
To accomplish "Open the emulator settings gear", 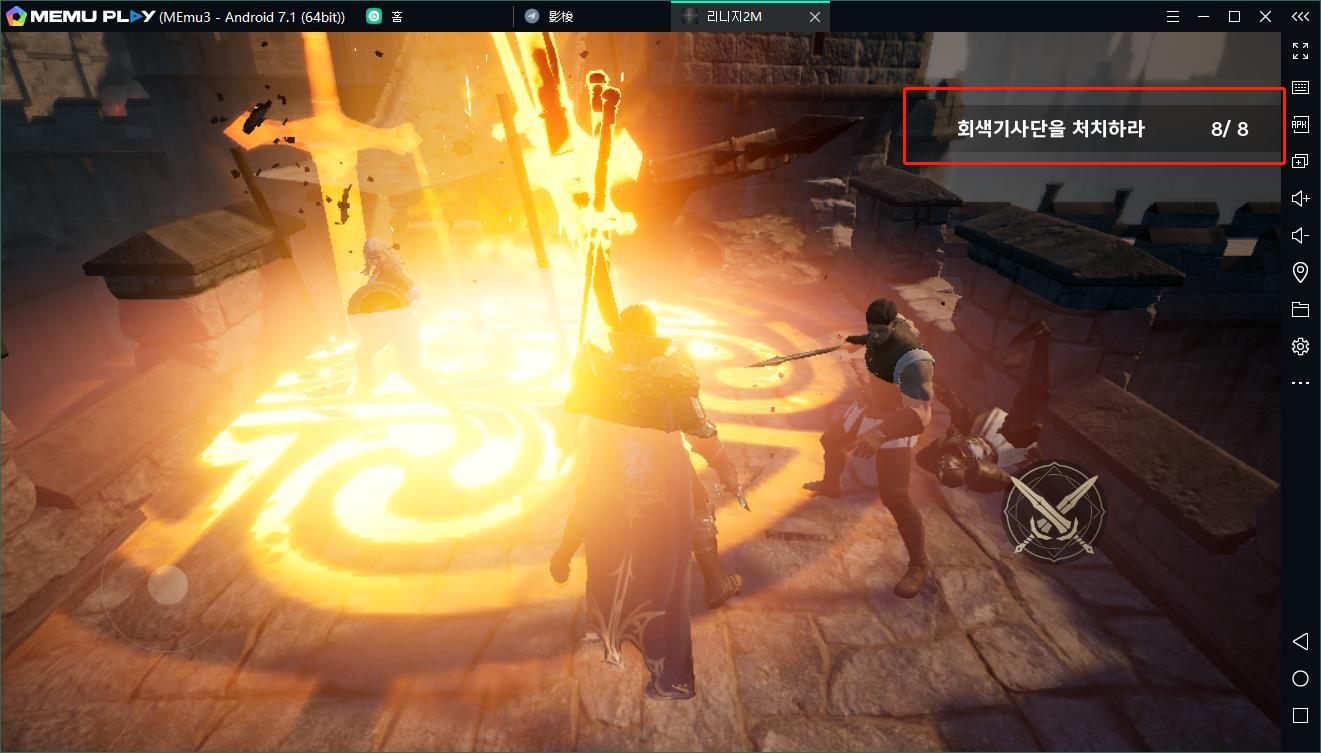I will click(x=1300, y=347).
